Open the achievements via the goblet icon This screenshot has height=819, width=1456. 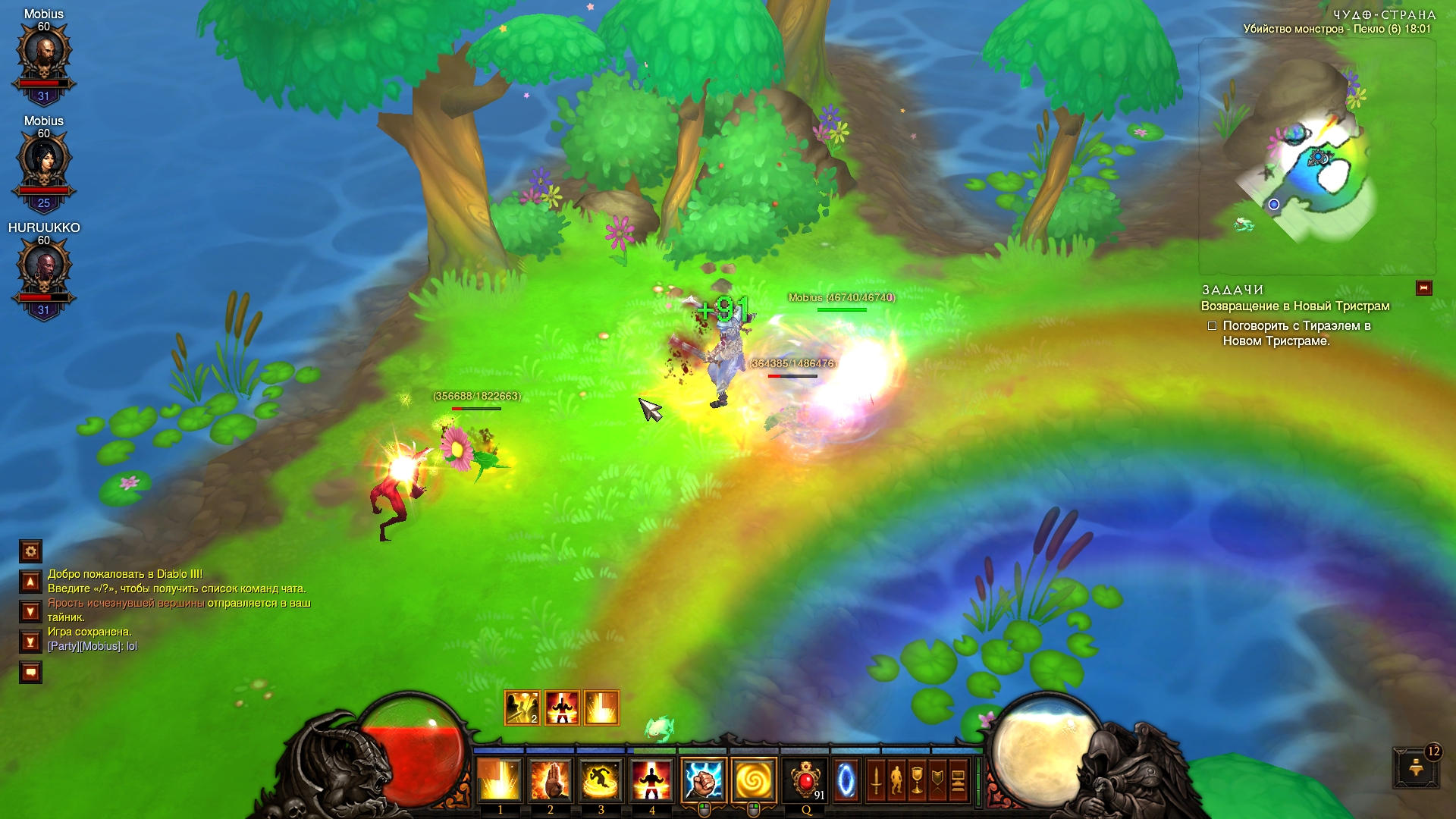(x=917, y=780)
